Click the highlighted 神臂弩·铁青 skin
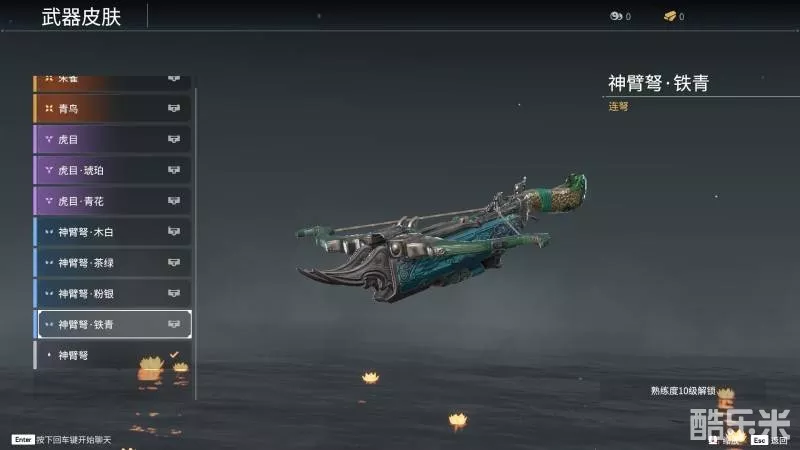800x450 pixels. (112, 324)
